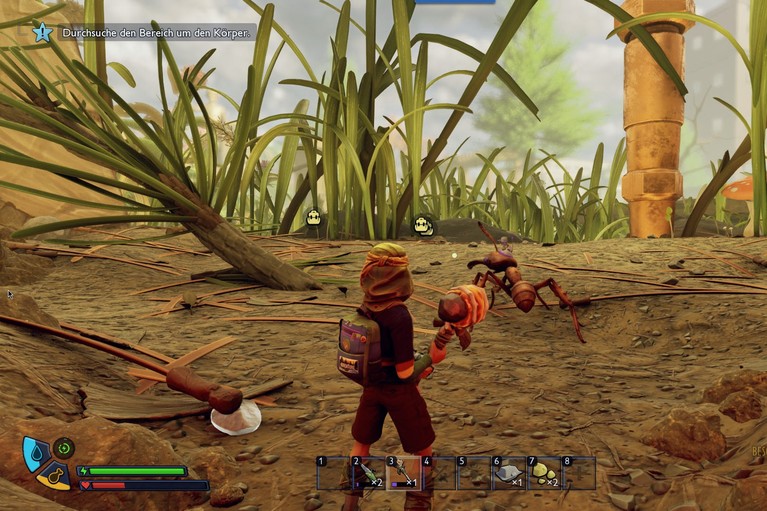Select the quest objective 'Durchsuche den Bereich um den Körper'
This screenshot has height=511, width=767.
[x=158, y=32]
